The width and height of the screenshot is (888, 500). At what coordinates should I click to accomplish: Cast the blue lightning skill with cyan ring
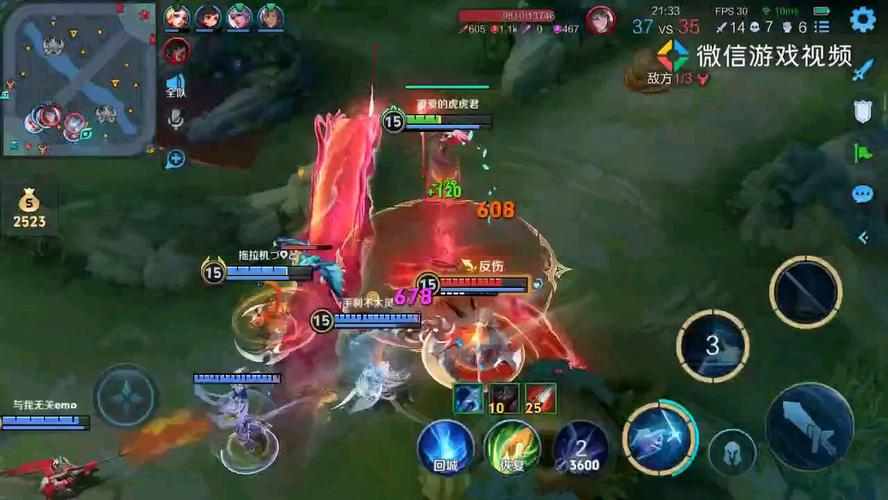(x=659, y=438)
